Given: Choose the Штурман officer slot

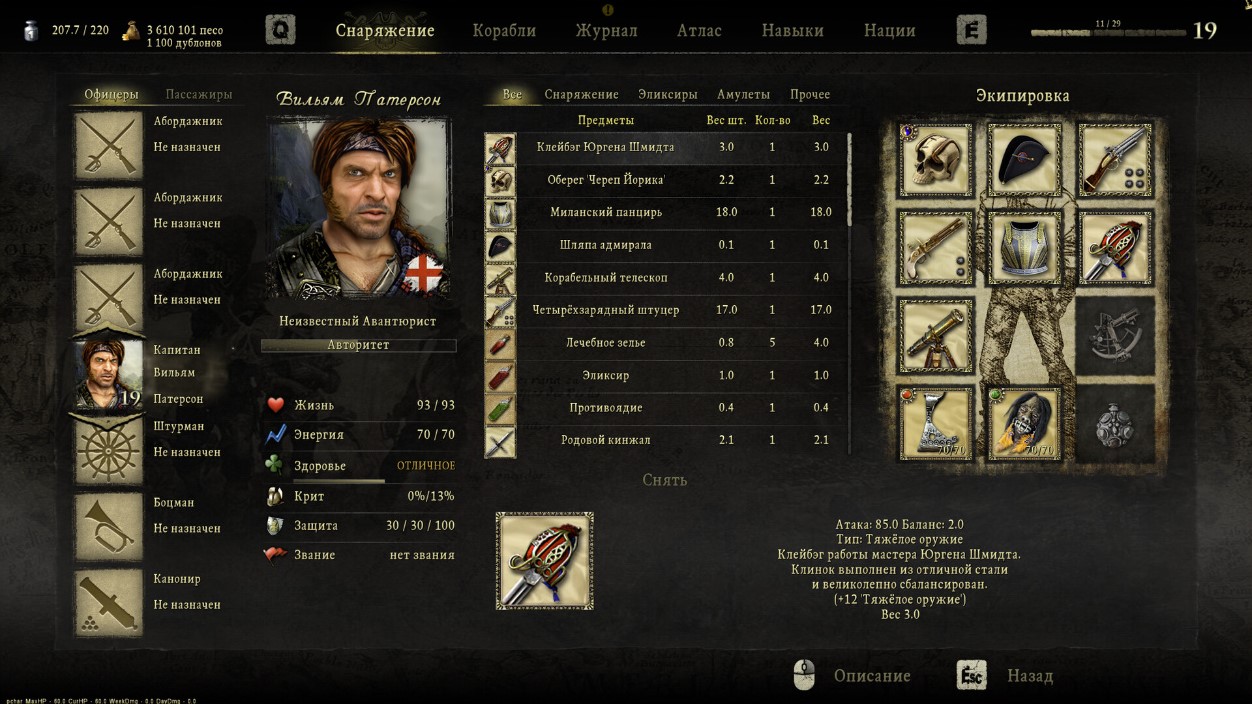Looking at the screenshot, I should (109, 451).
